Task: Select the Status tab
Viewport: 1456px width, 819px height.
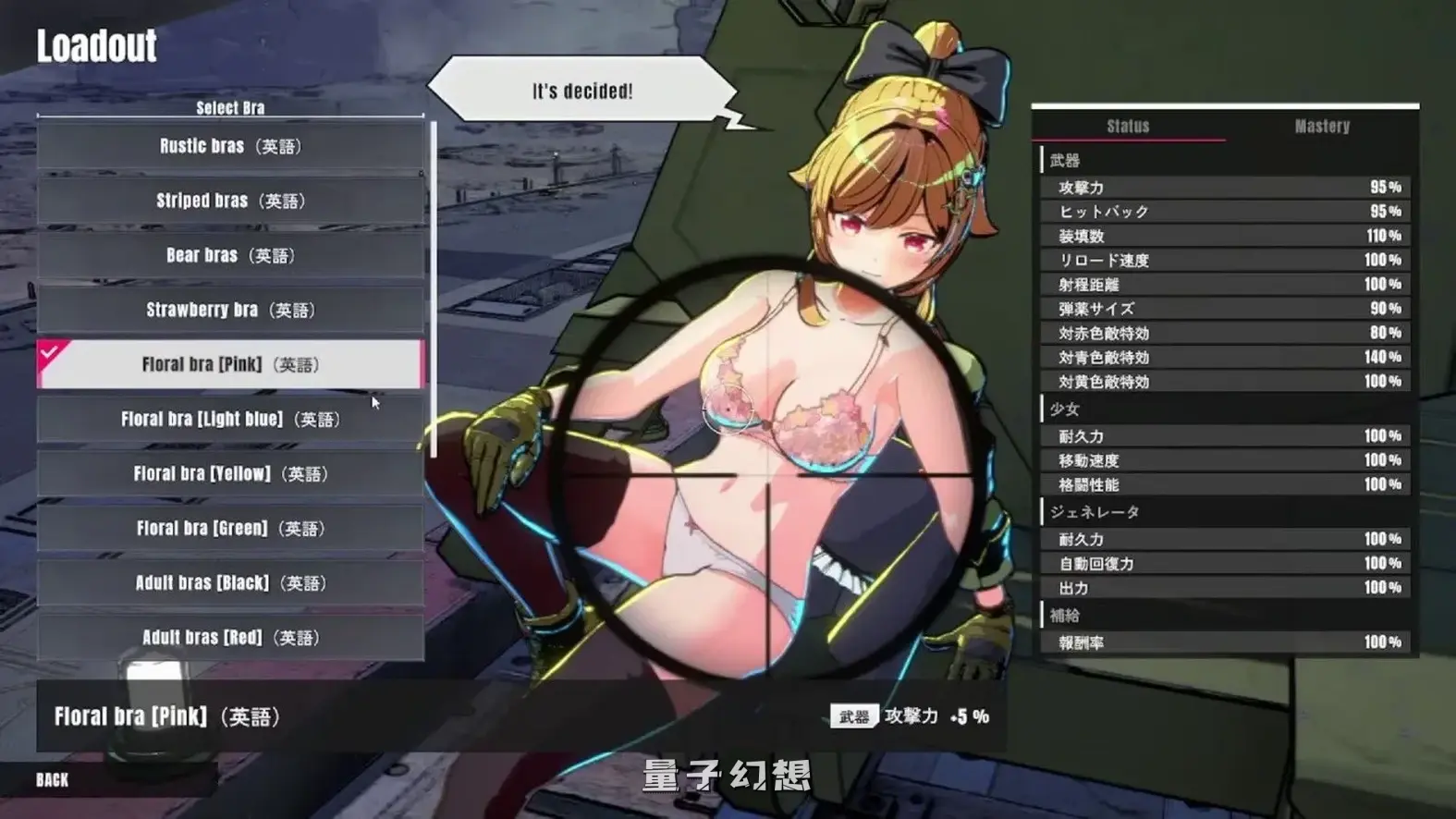Action: (x=1130, y=126)
